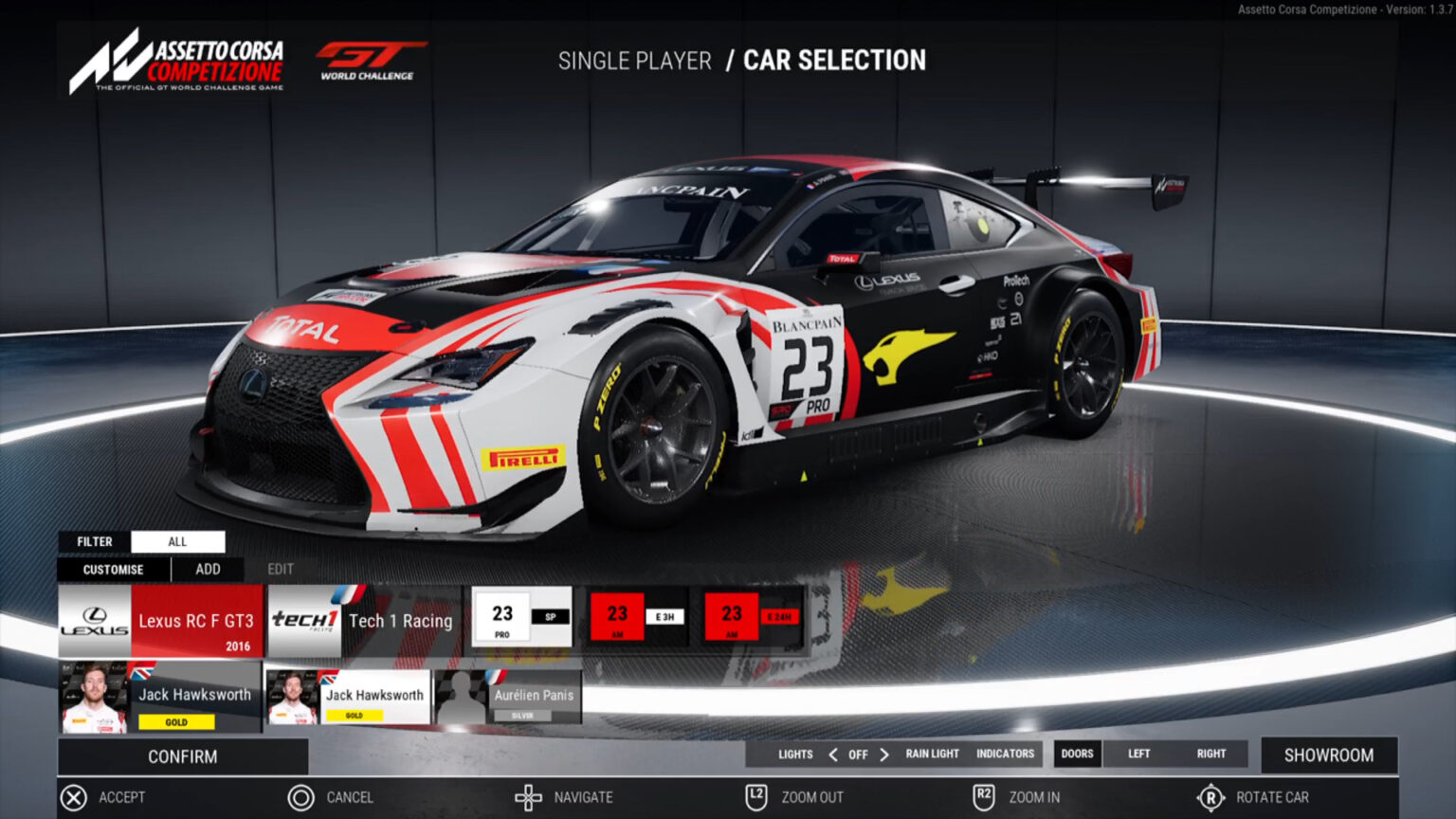Screen dimensions: 1456x819
Task: Choose the Tech 1 Racing team tile
Action: (364, 621)
